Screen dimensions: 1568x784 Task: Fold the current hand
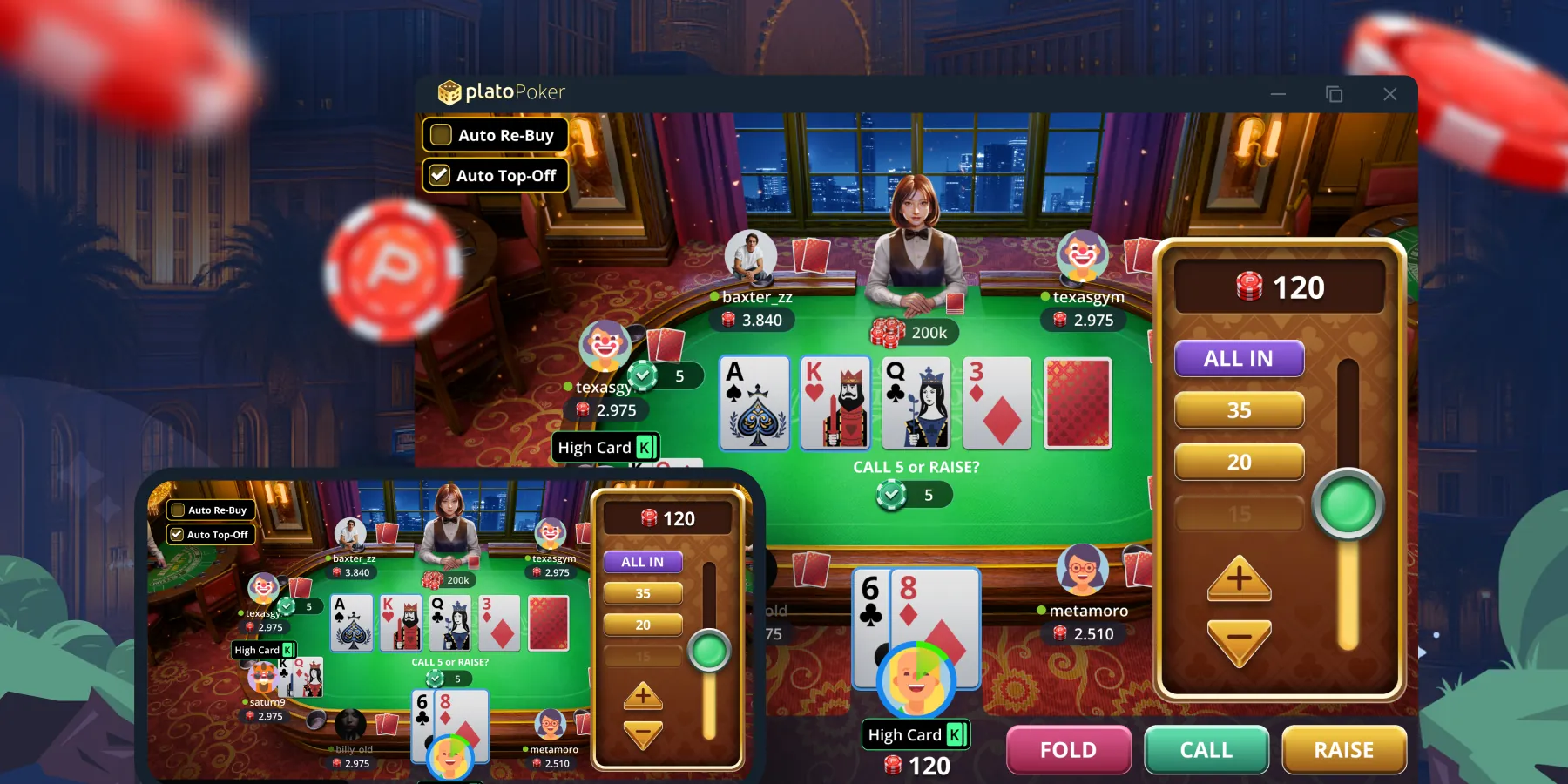point(1068,750)
